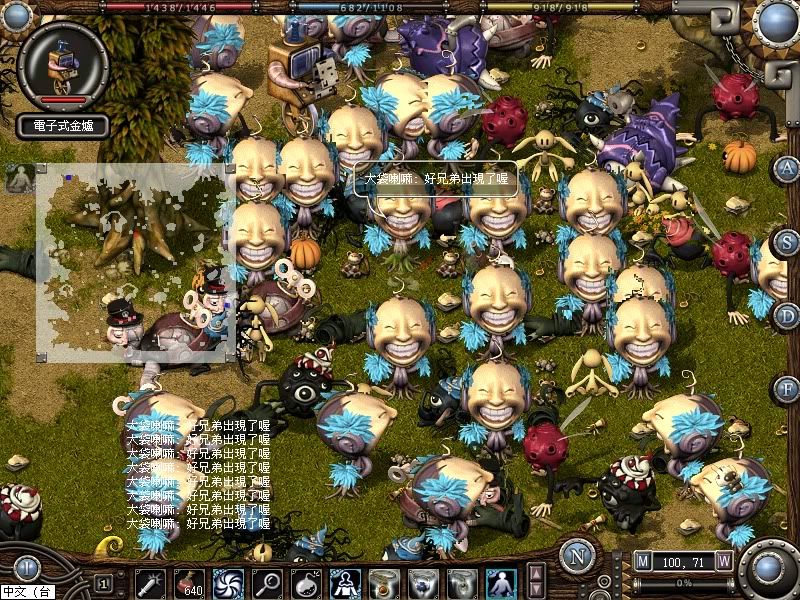Click the 中文 input method indicator
The height and width of the screenshot is (600, 800).
tap(26, 592)
